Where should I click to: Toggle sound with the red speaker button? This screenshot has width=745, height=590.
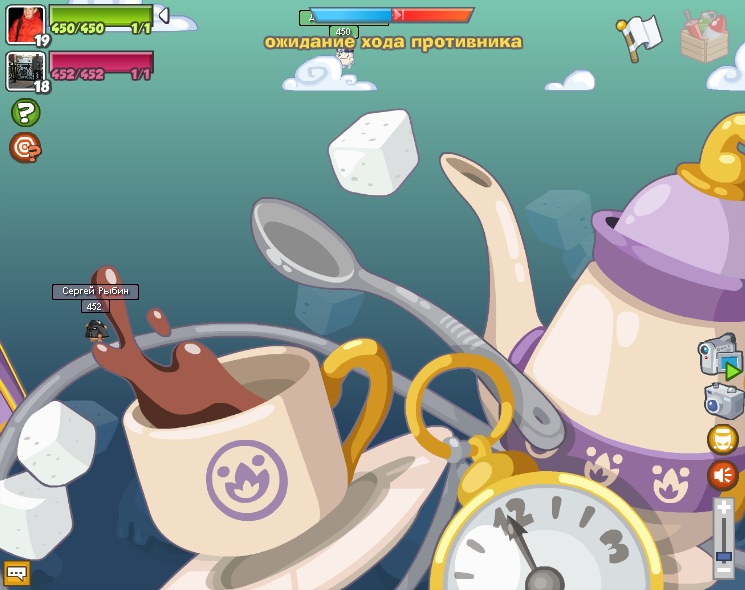pyautogui.click(x=723, y=475)
